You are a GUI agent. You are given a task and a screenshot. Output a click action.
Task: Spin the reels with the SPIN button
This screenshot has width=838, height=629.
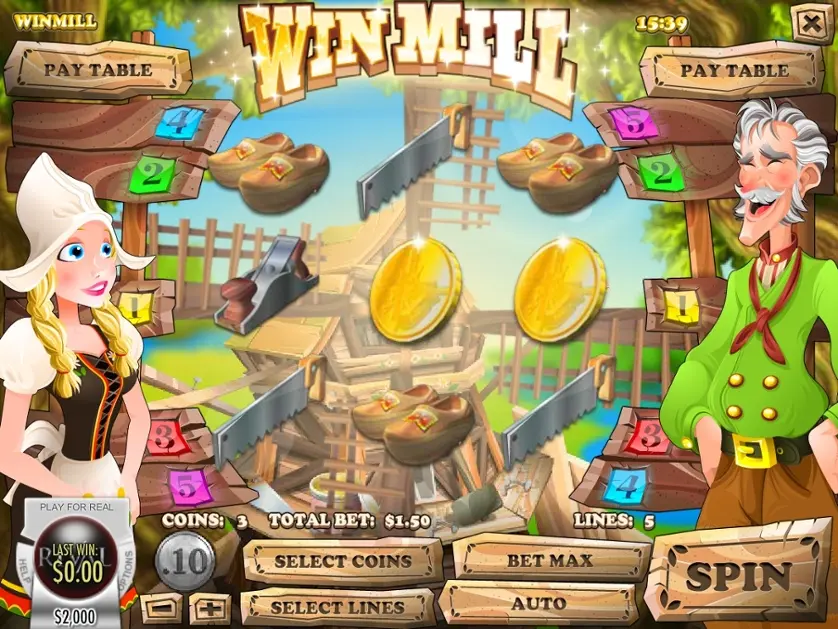739,577
